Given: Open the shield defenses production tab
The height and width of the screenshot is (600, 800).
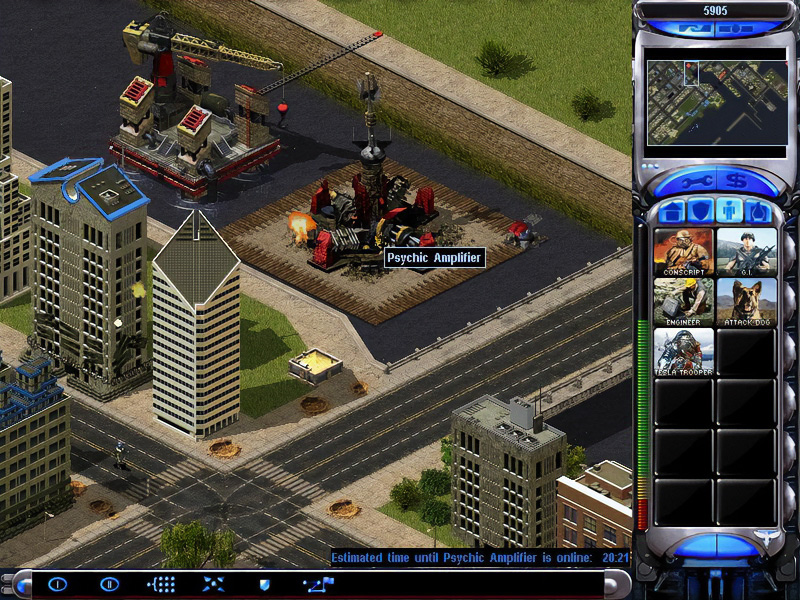Looking at the screenshot, I should pyautogui.click(x=701, y=212).
